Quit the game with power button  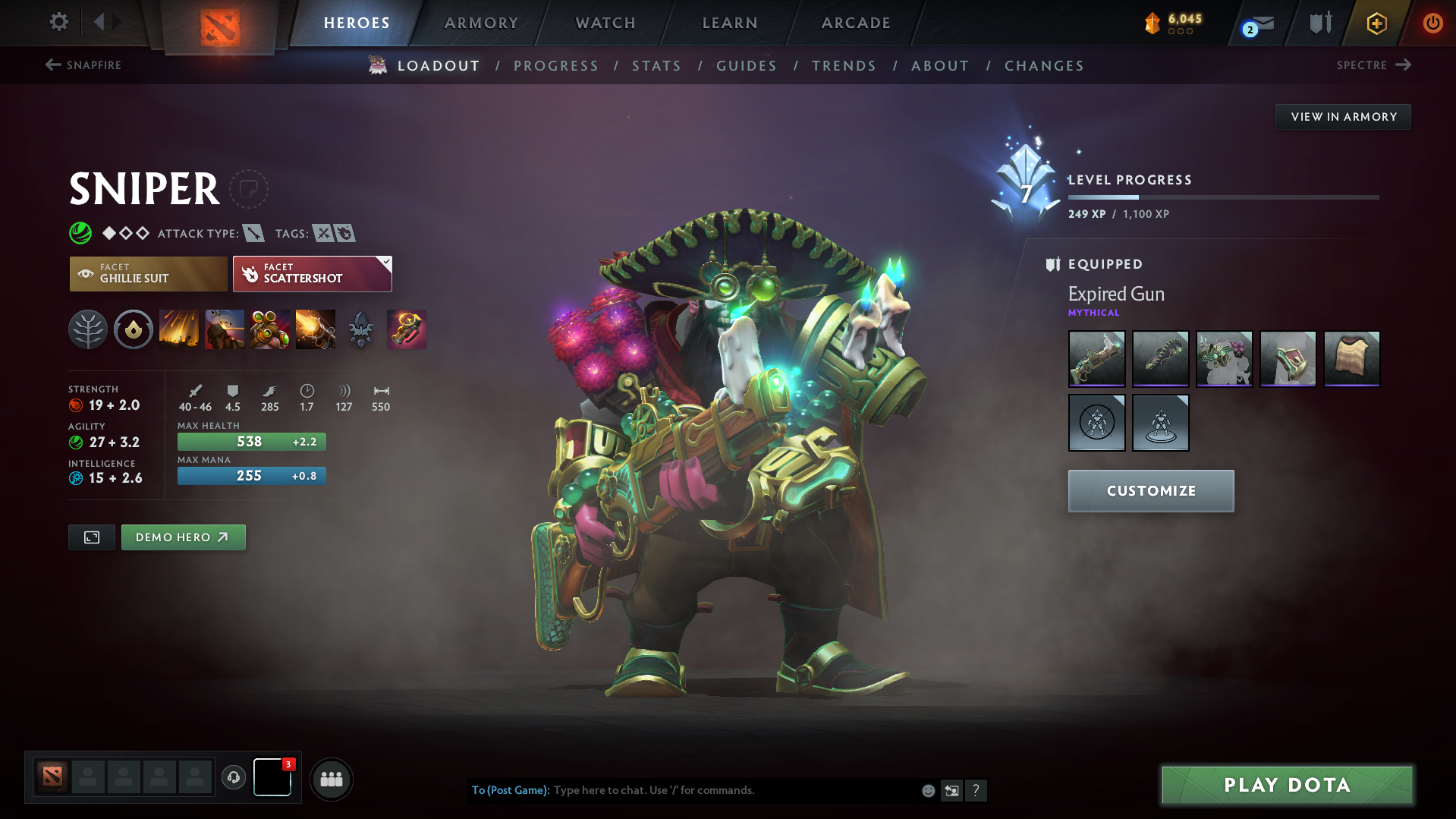tap(1432, 23)
